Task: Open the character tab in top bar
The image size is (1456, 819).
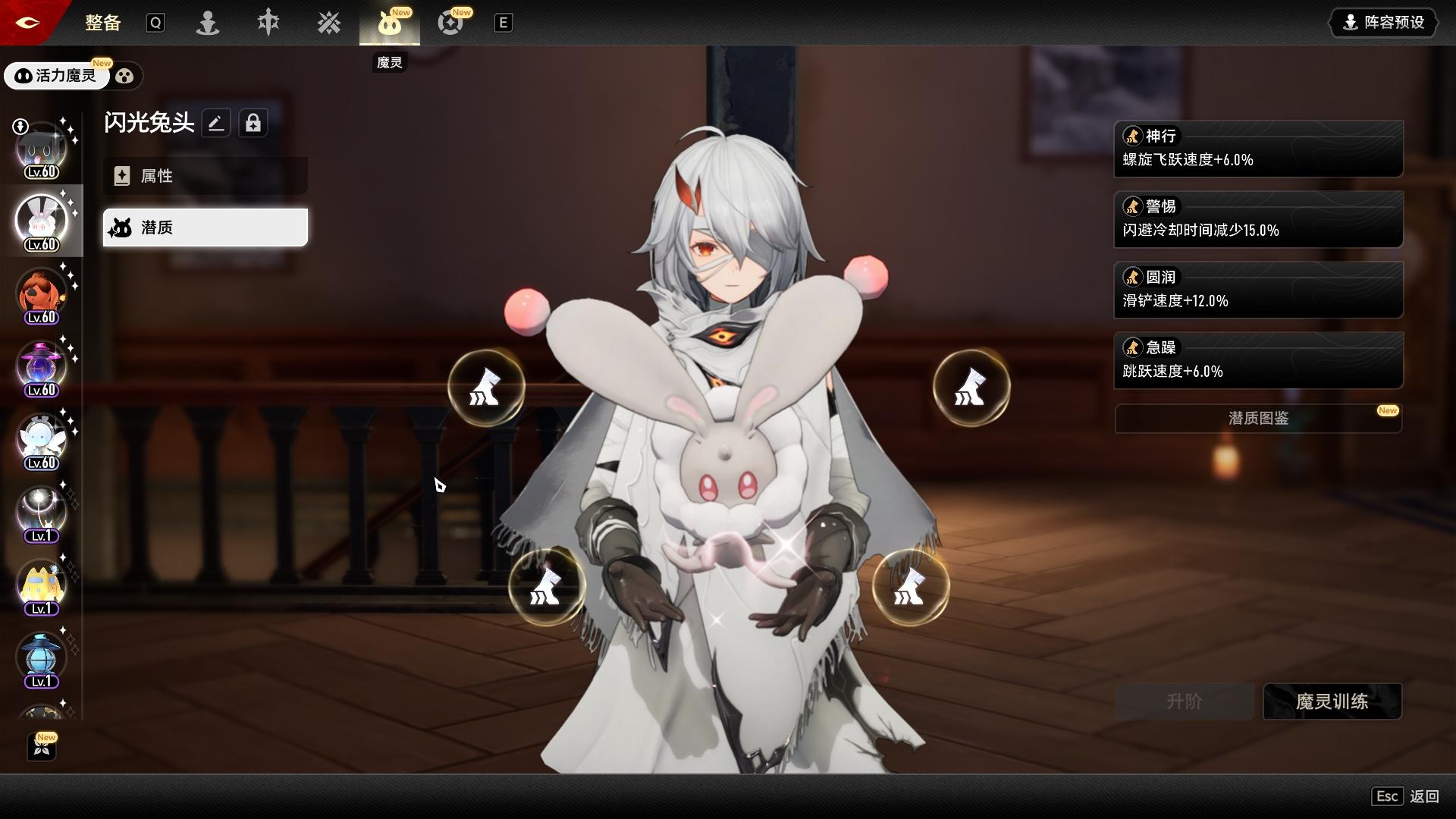Action: point(208,23)
